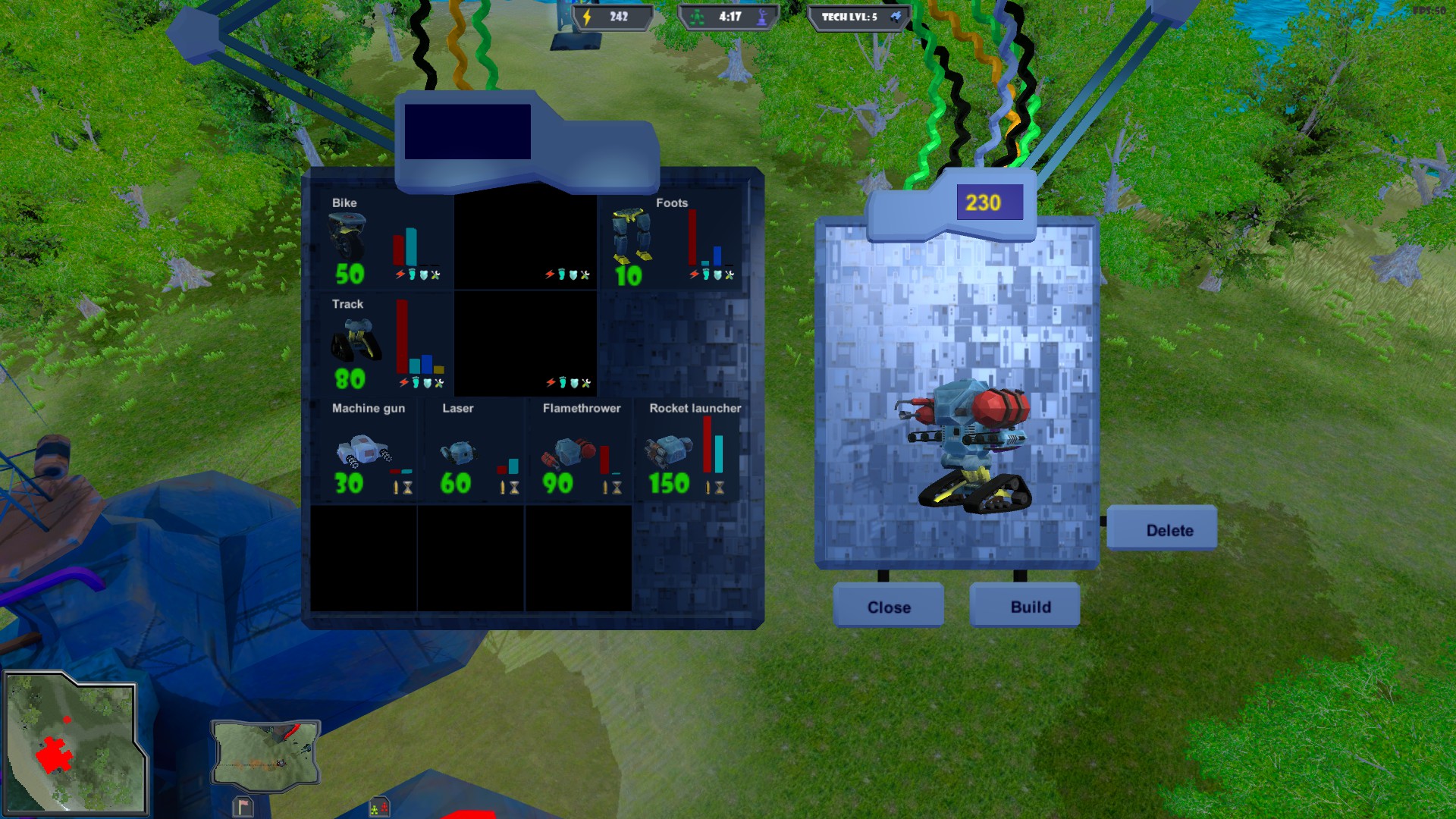
Task: Click the flag icon below the bottom minimap
Action: (x=243, y=807)
